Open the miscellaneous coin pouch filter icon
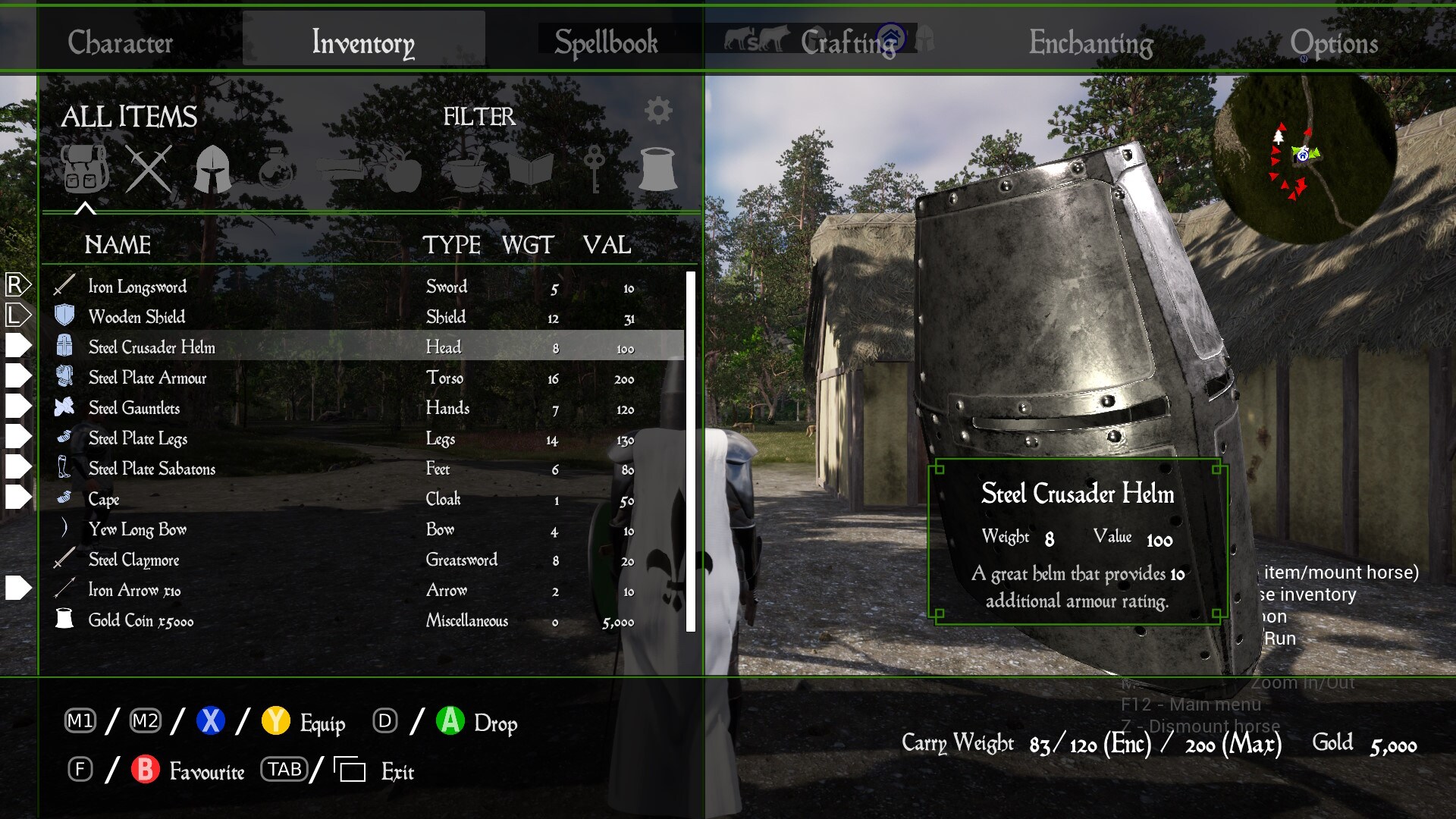 (657, 168)
